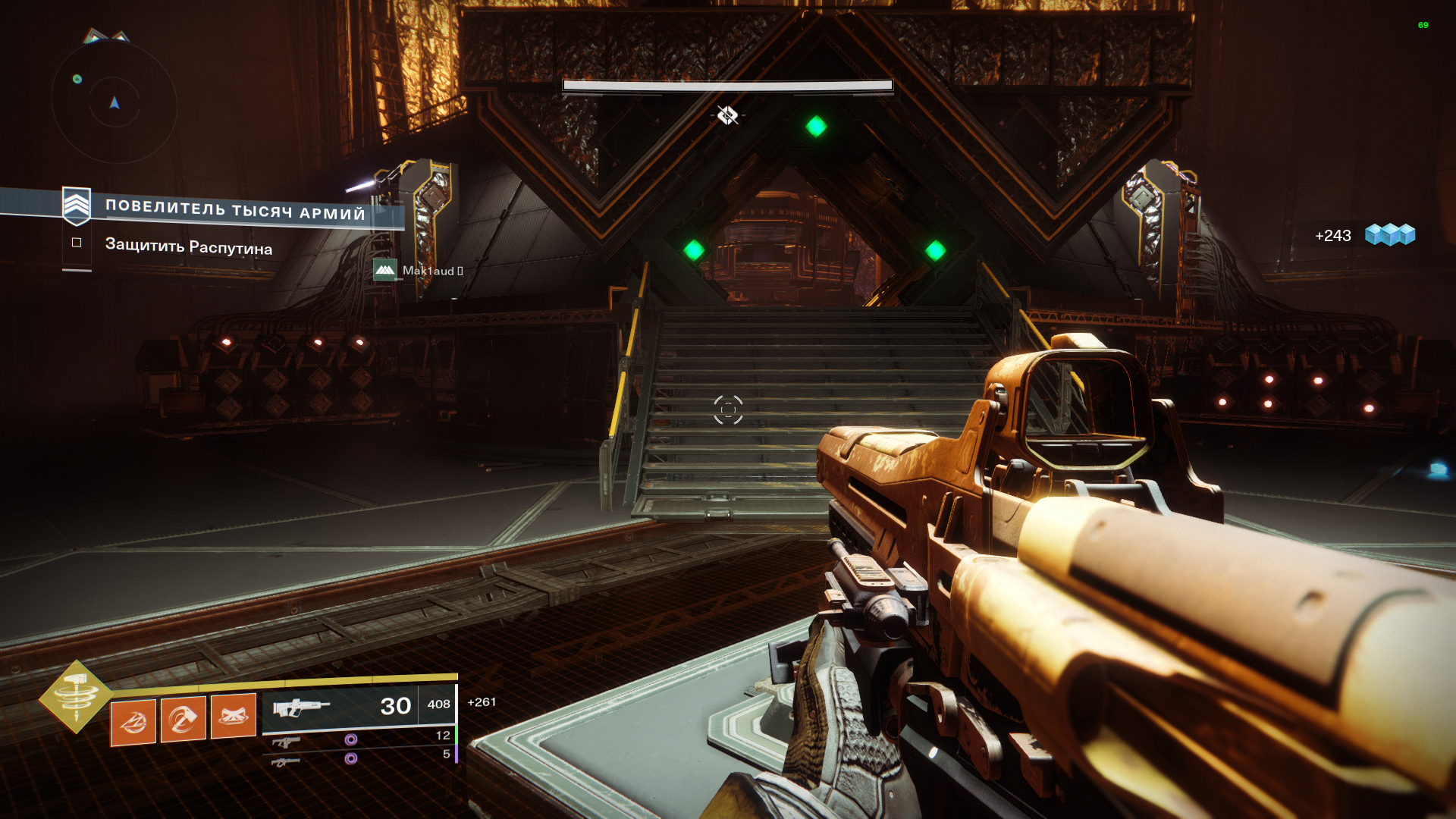Select the Mak1aud player nameplate

[419, 270]
